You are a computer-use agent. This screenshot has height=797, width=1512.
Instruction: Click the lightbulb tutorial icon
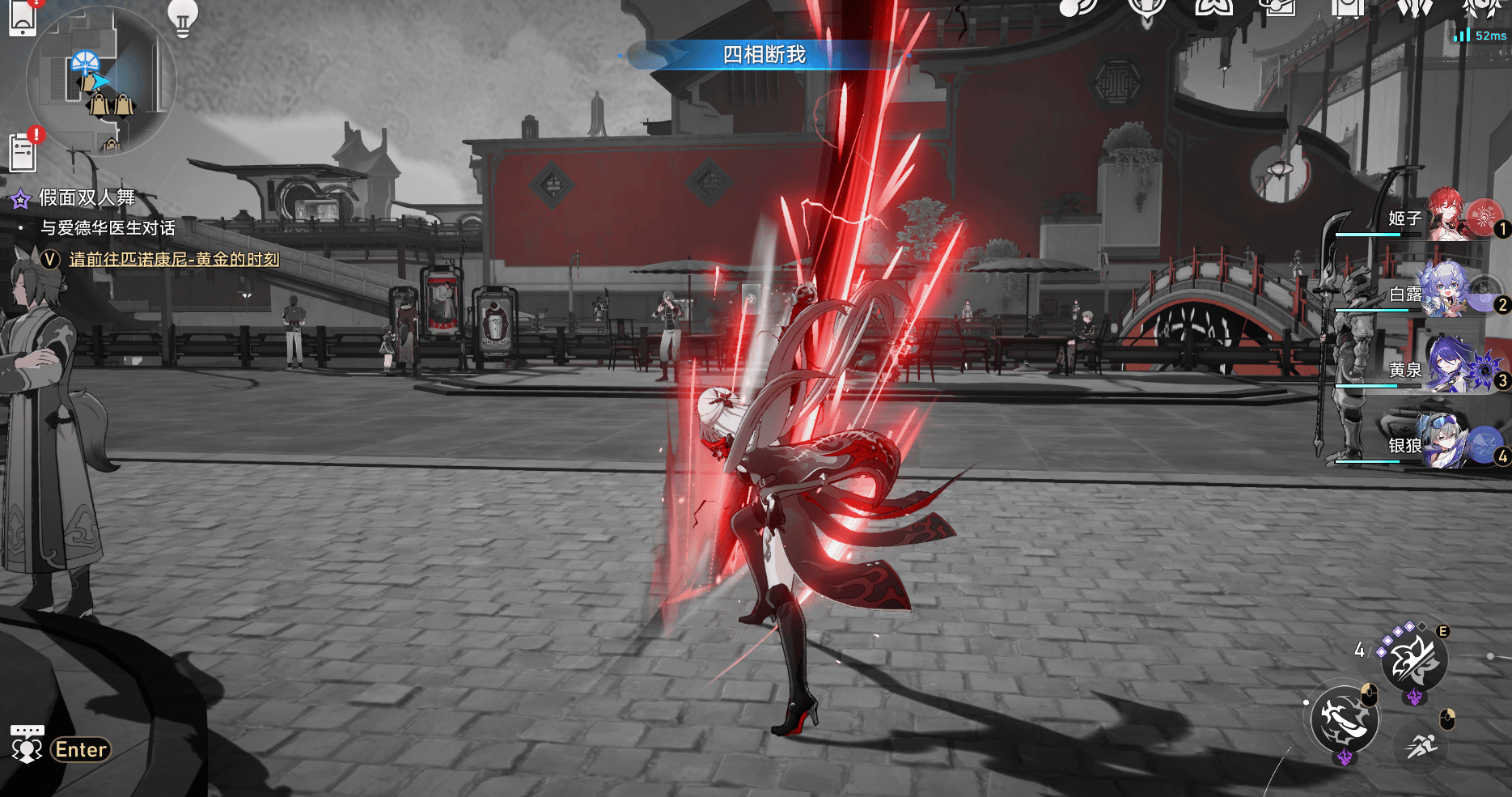click(x=182, y=16)
